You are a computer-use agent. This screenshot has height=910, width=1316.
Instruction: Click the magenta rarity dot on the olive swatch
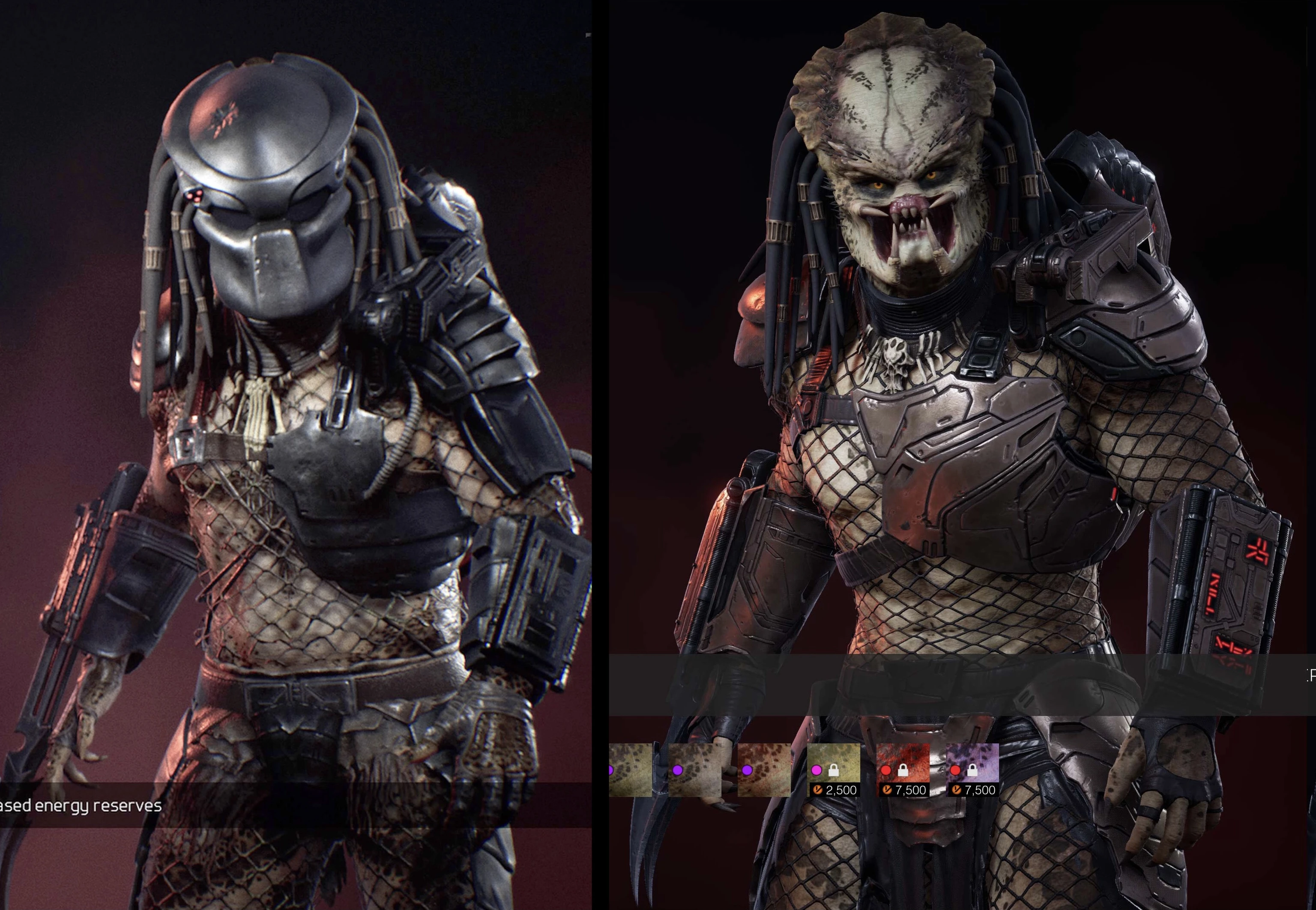click(817, 771)
